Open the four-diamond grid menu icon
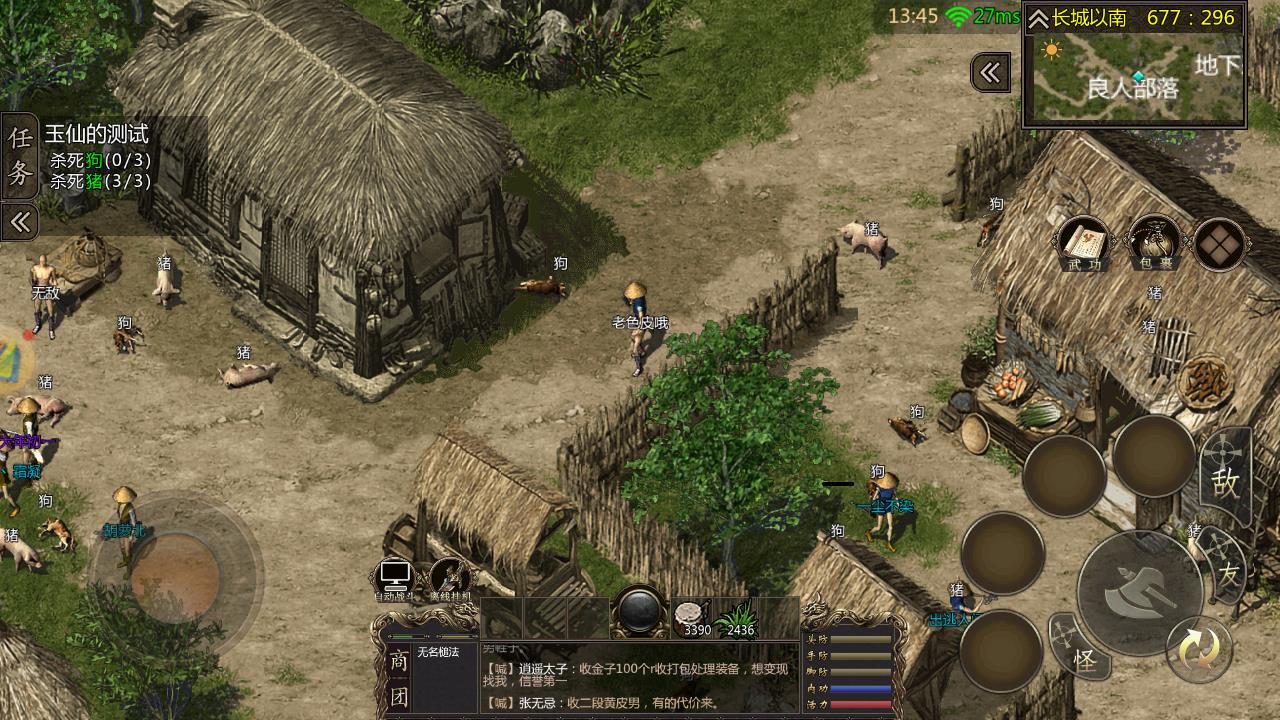Screen dimensions: 1280x720 click(1219, 244)
